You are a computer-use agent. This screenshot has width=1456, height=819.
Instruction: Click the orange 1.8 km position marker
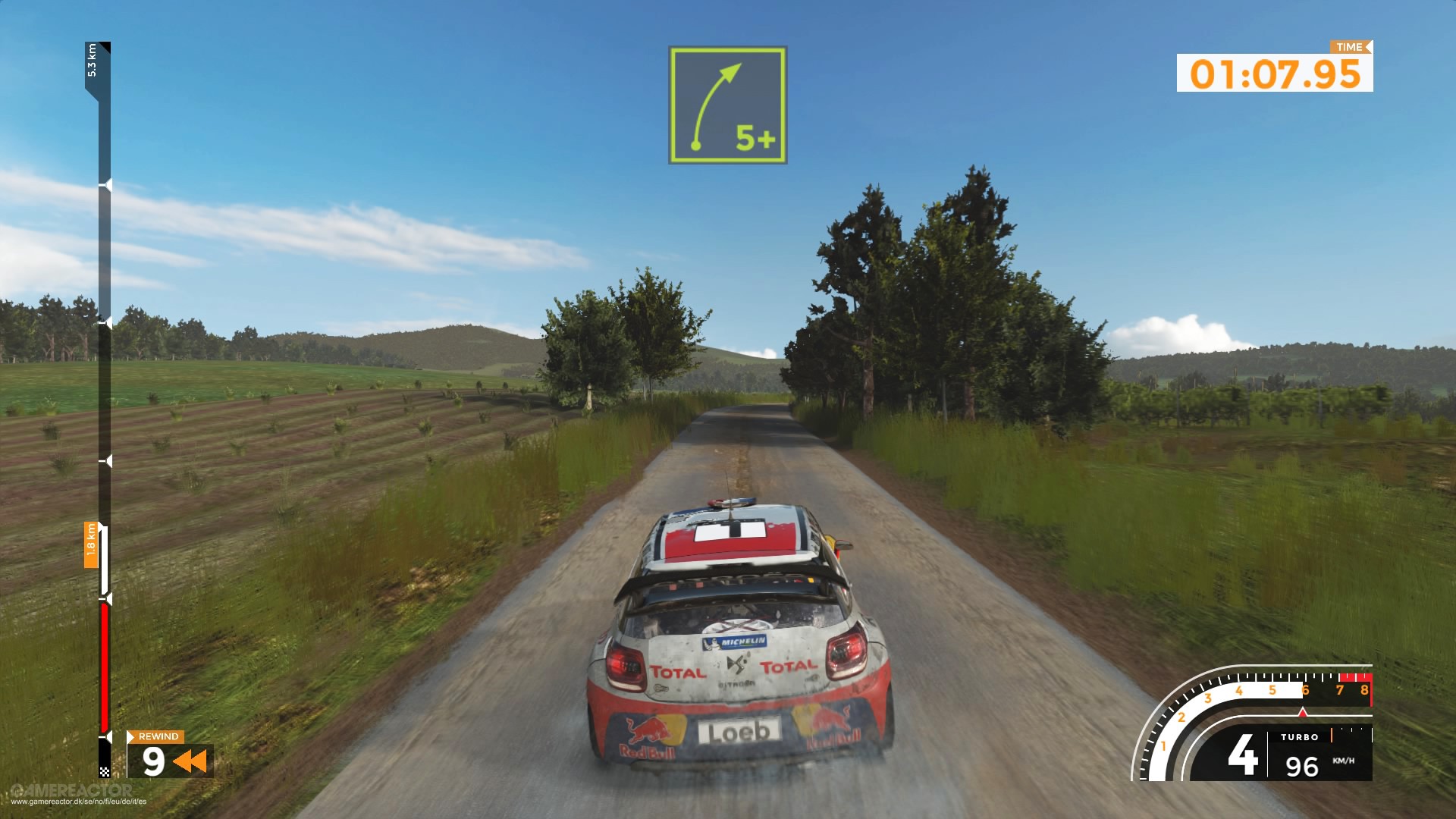91,544
